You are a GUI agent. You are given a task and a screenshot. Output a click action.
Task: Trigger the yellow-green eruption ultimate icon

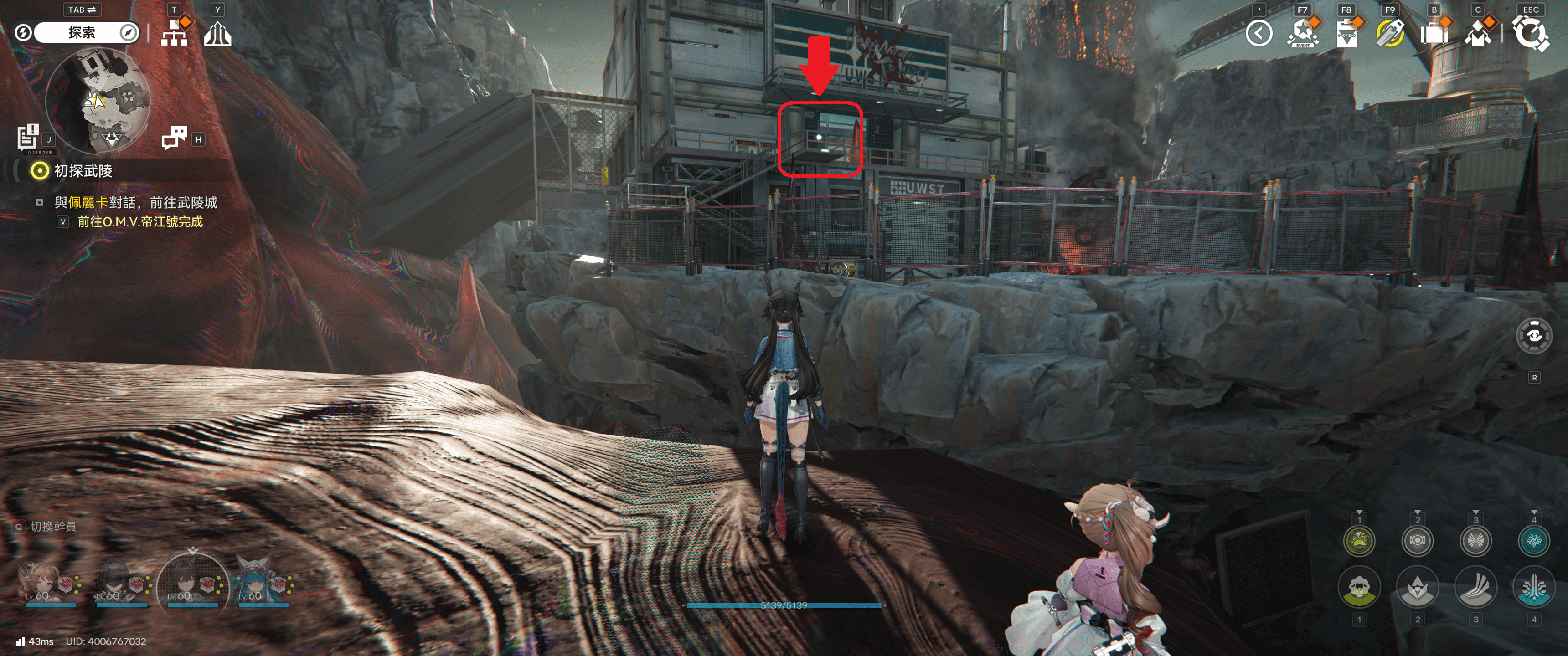(1359, 540)
